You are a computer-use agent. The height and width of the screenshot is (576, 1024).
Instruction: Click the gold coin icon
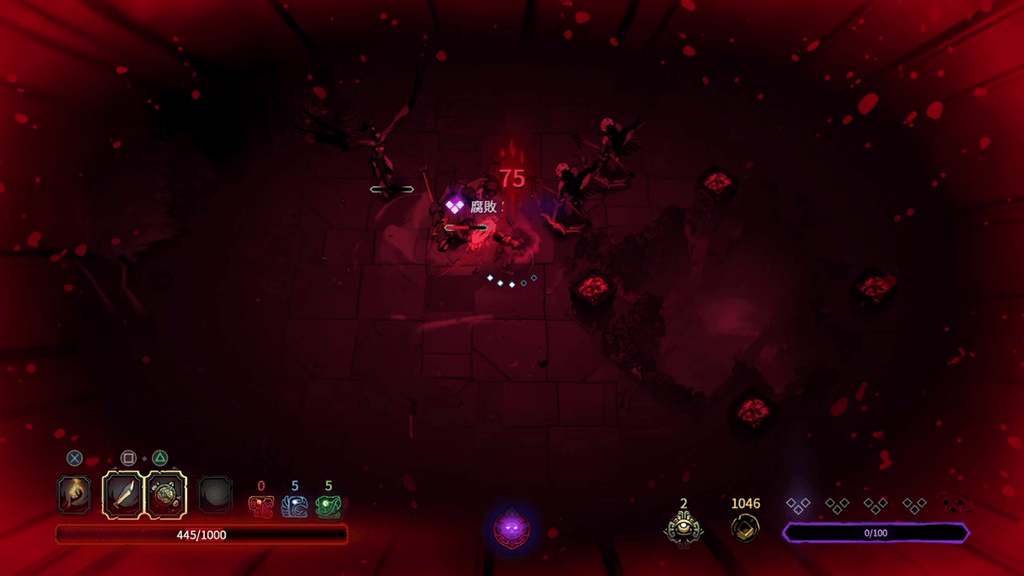[745, 527]
